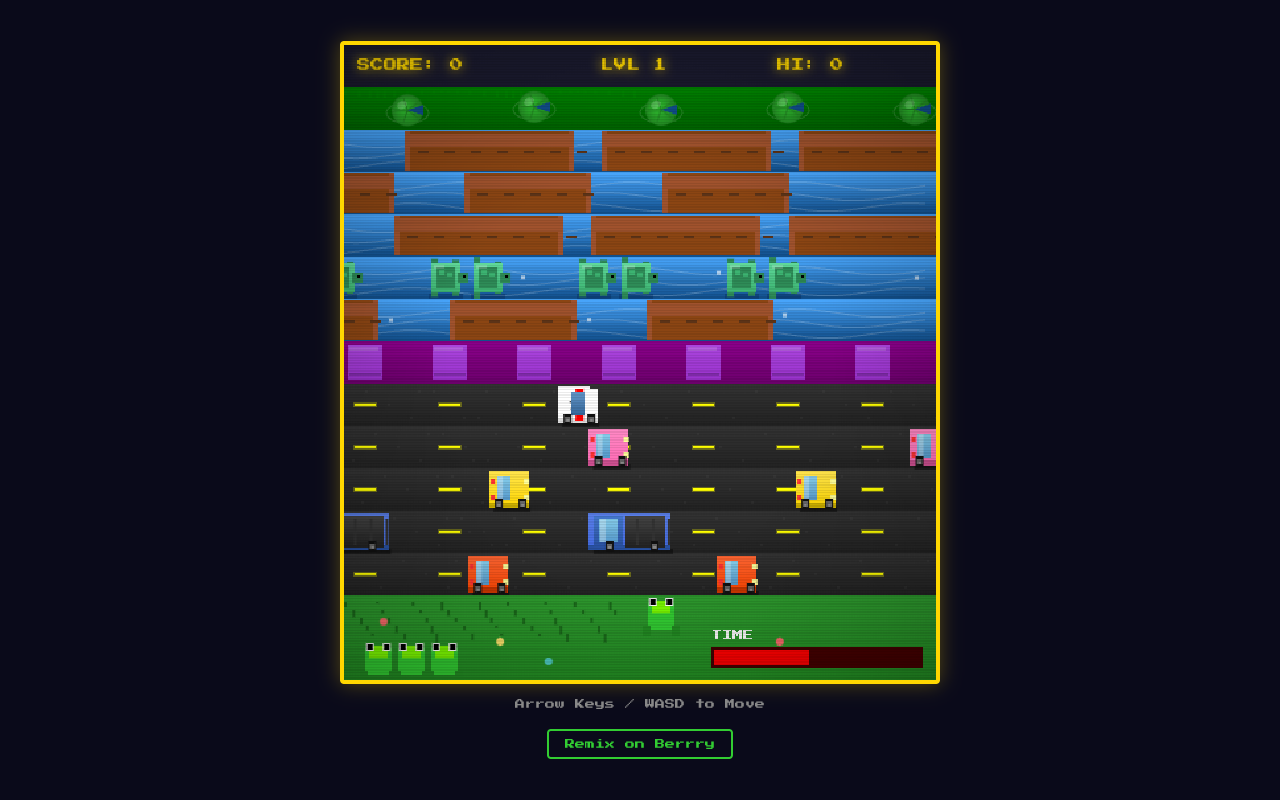The width and height of the screenshot is (1280, 800).
Task: Click the left orange truck
Action: point(487,572)
